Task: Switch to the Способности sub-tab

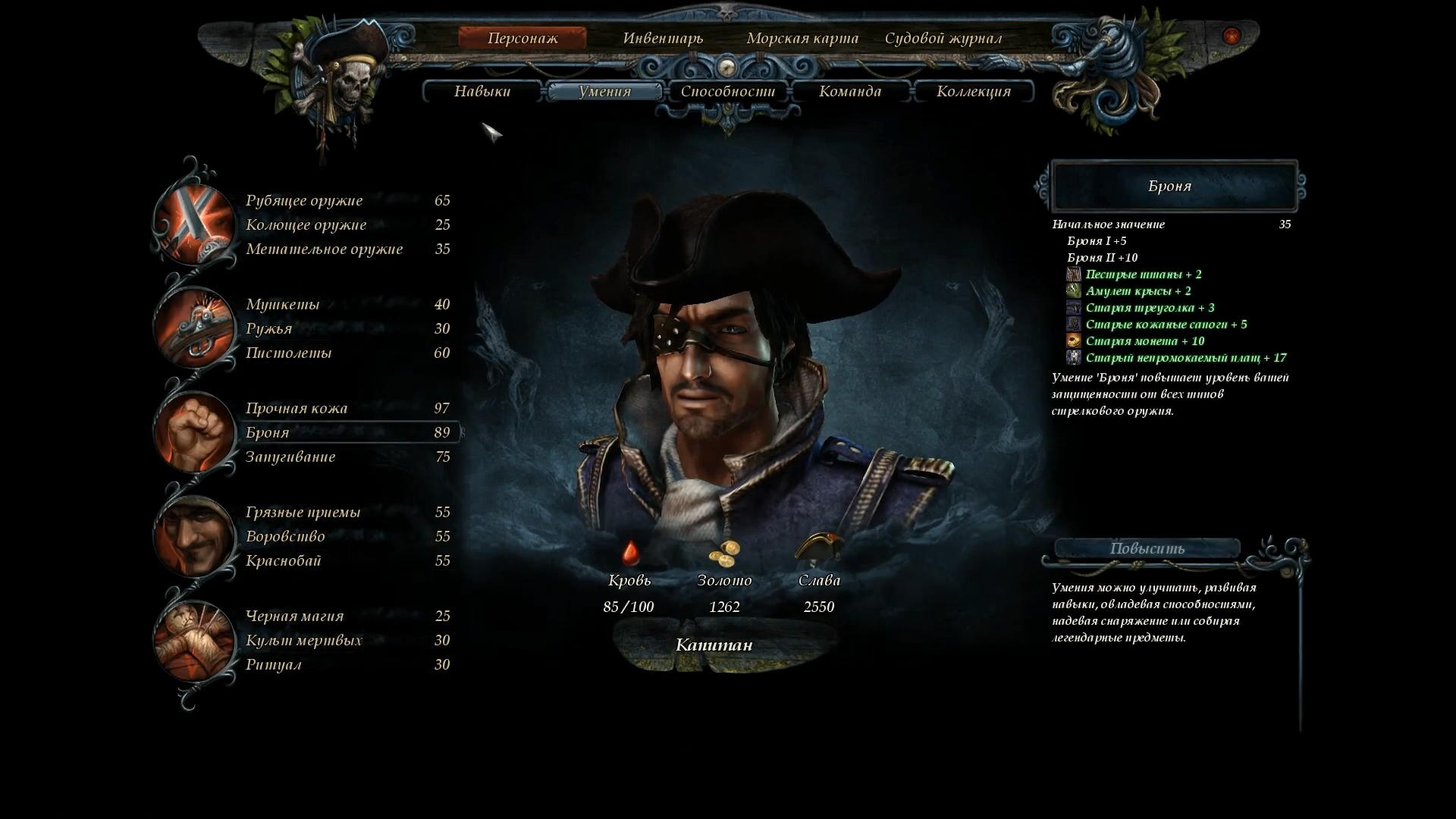Action: point(728,92)
